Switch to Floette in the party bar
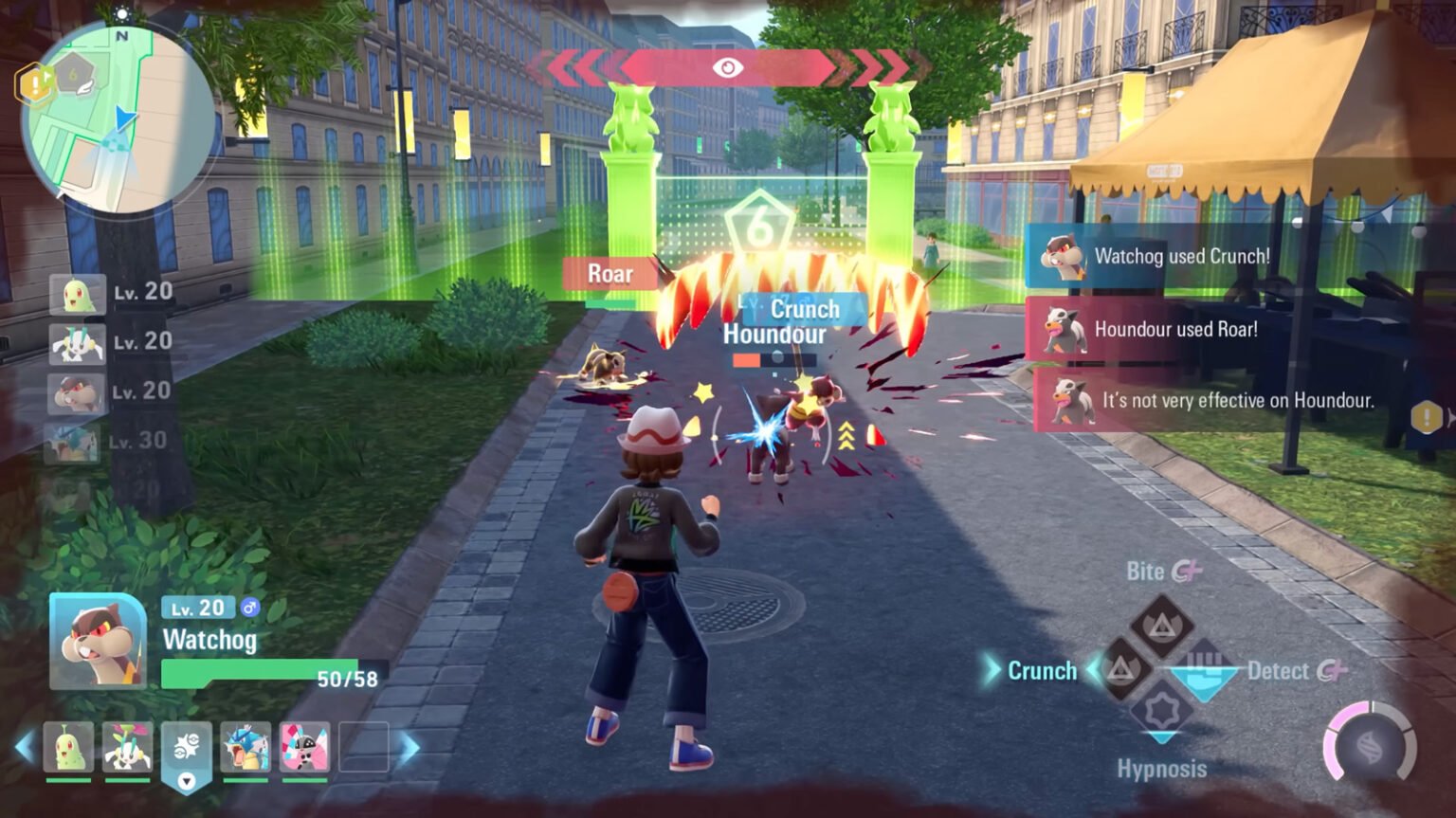Image resolution: width=1456 pixels, height=818 pixels. 127,747
